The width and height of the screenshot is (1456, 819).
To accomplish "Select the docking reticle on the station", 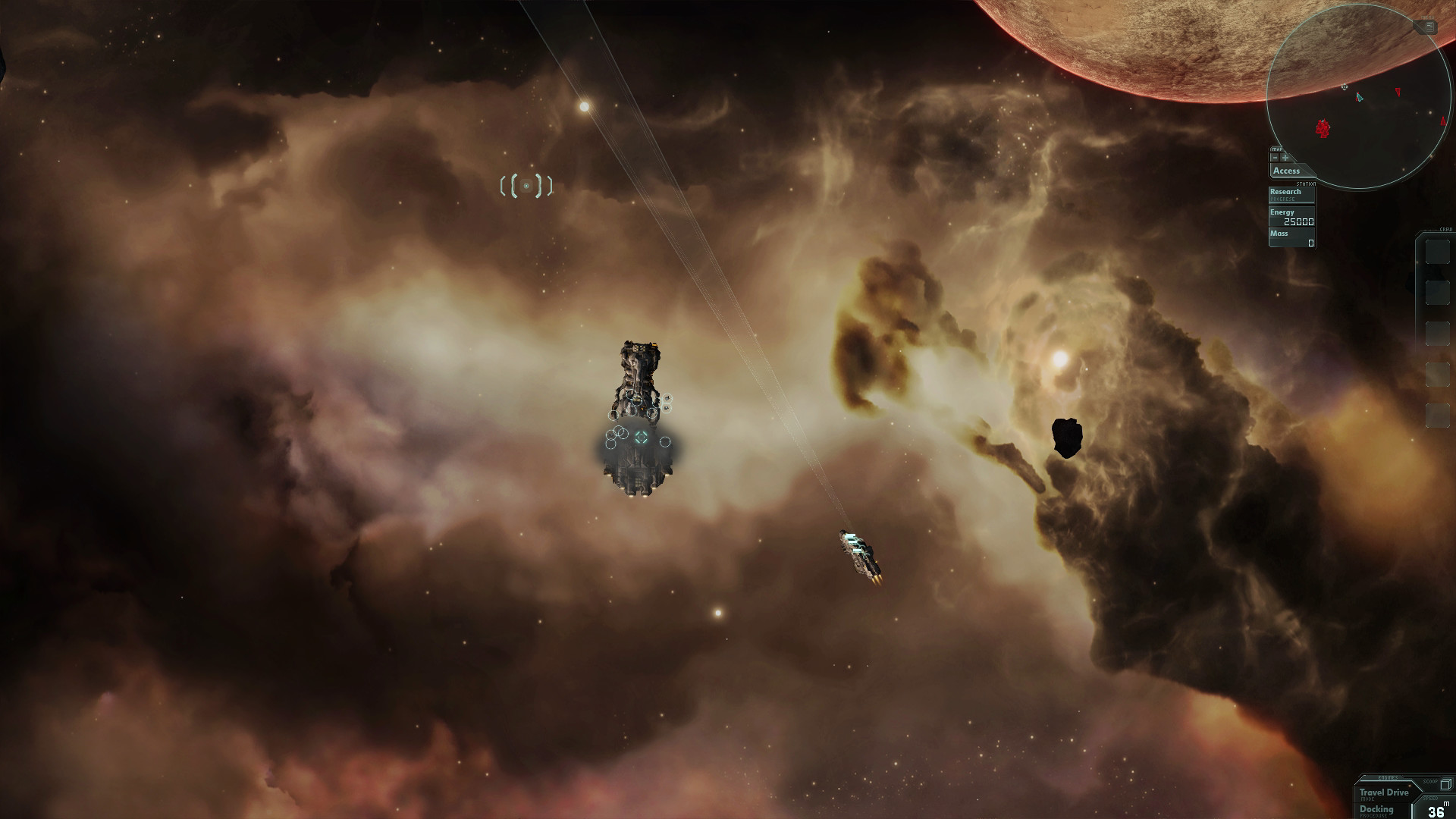I will click(642, 437).
